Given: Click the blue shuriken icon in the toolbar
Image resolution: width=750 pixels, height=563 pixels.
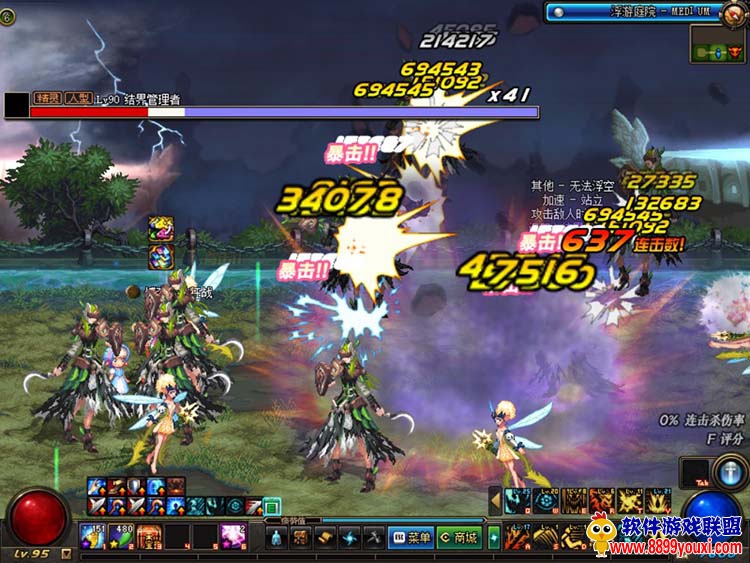Looking at the screenshot, I should click(349, 538).
